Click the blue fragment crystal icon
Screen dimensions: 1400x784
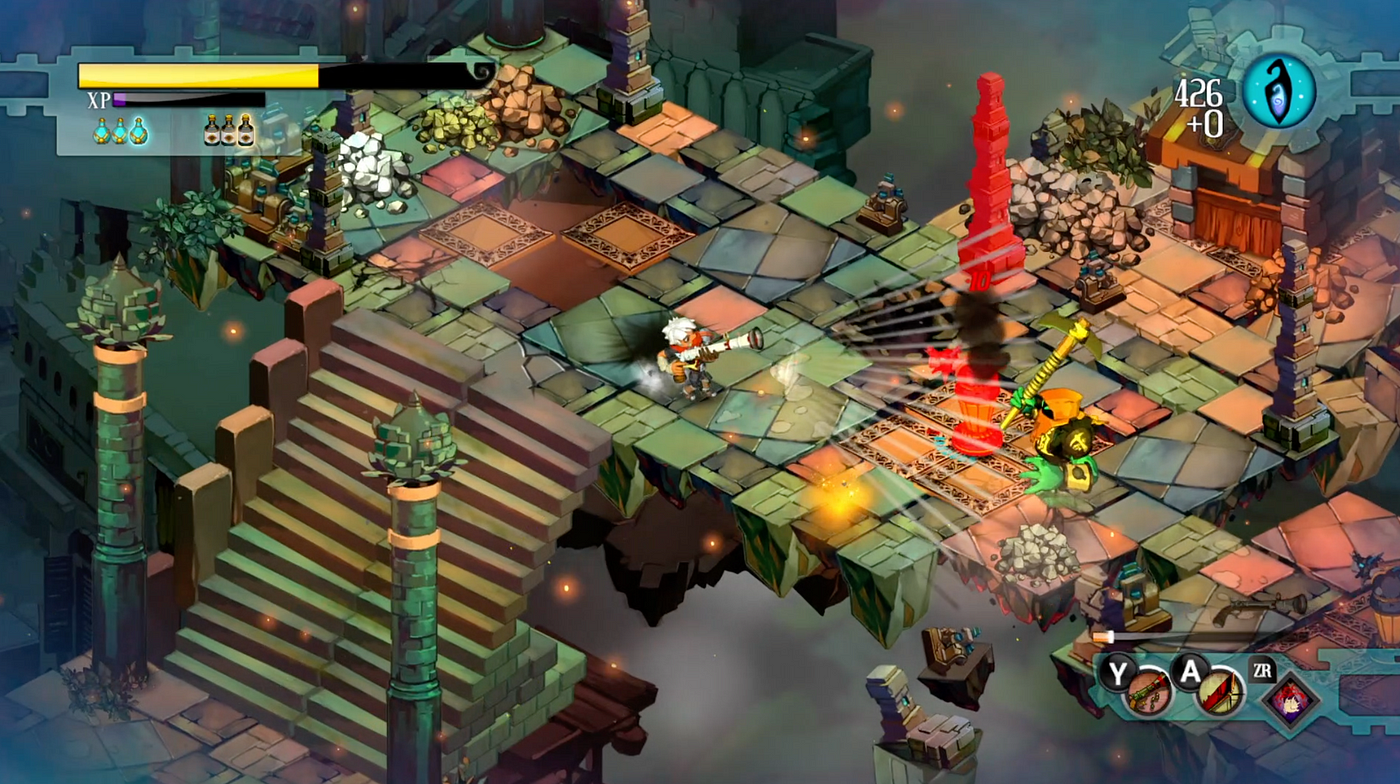1279,90
